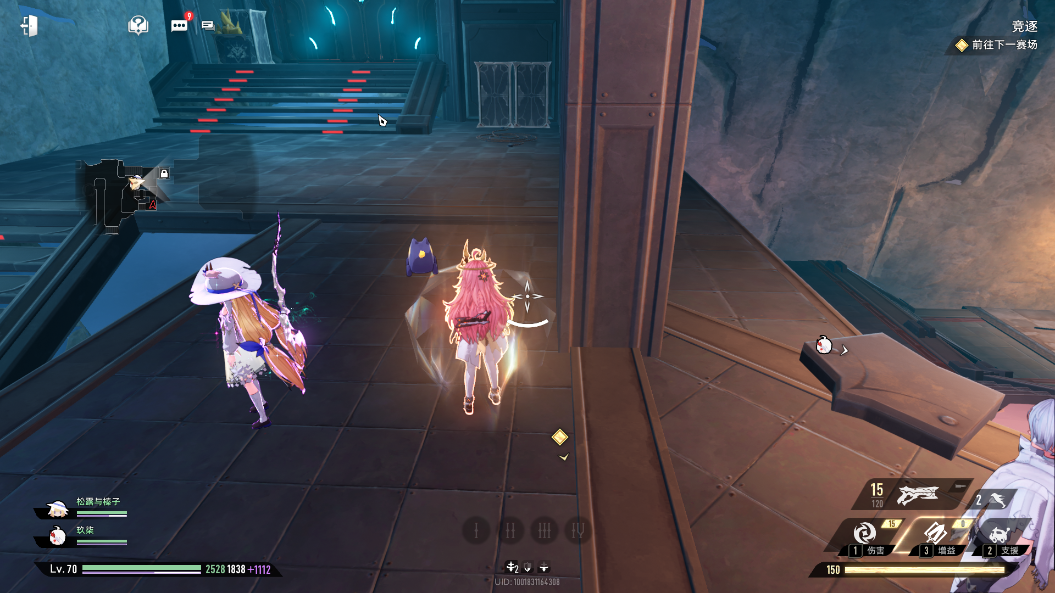1055x593 pixels.
Task: Click the exit door icon
Action: [29, 26]
